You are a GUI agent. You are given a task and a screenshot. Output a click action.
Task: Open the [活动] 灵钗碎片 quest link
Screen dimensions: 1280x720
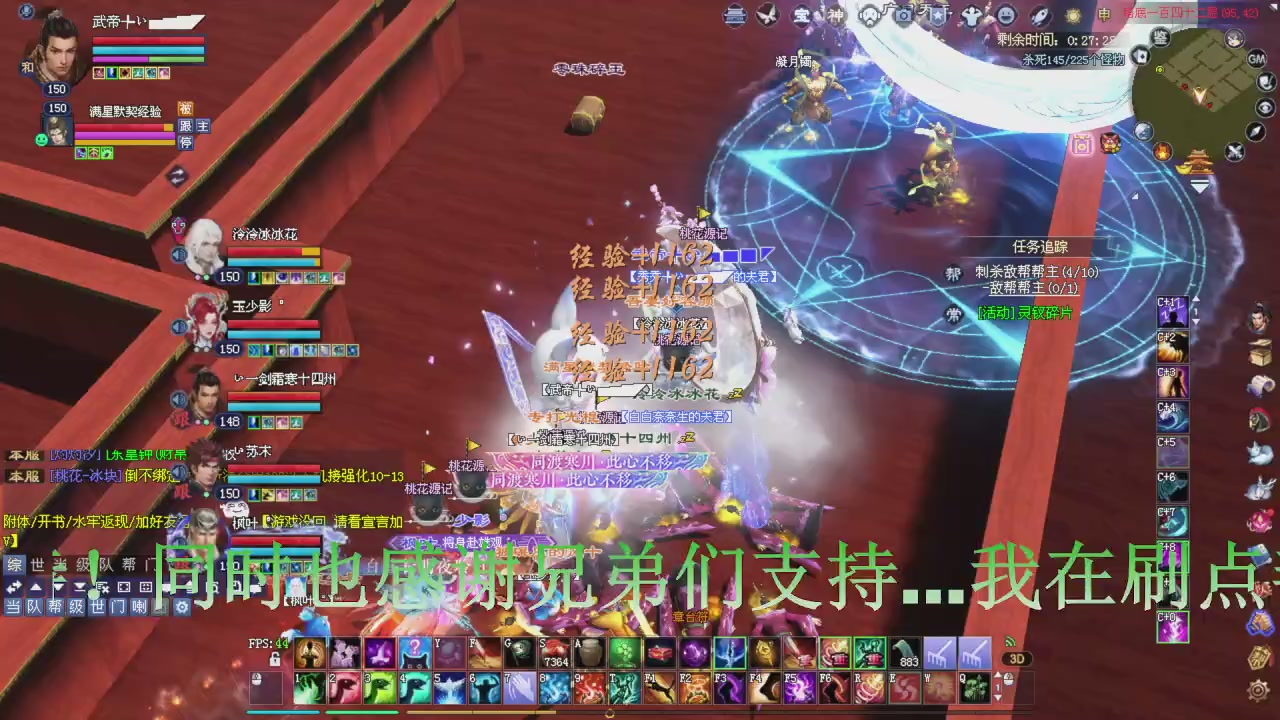[1026, 315]
